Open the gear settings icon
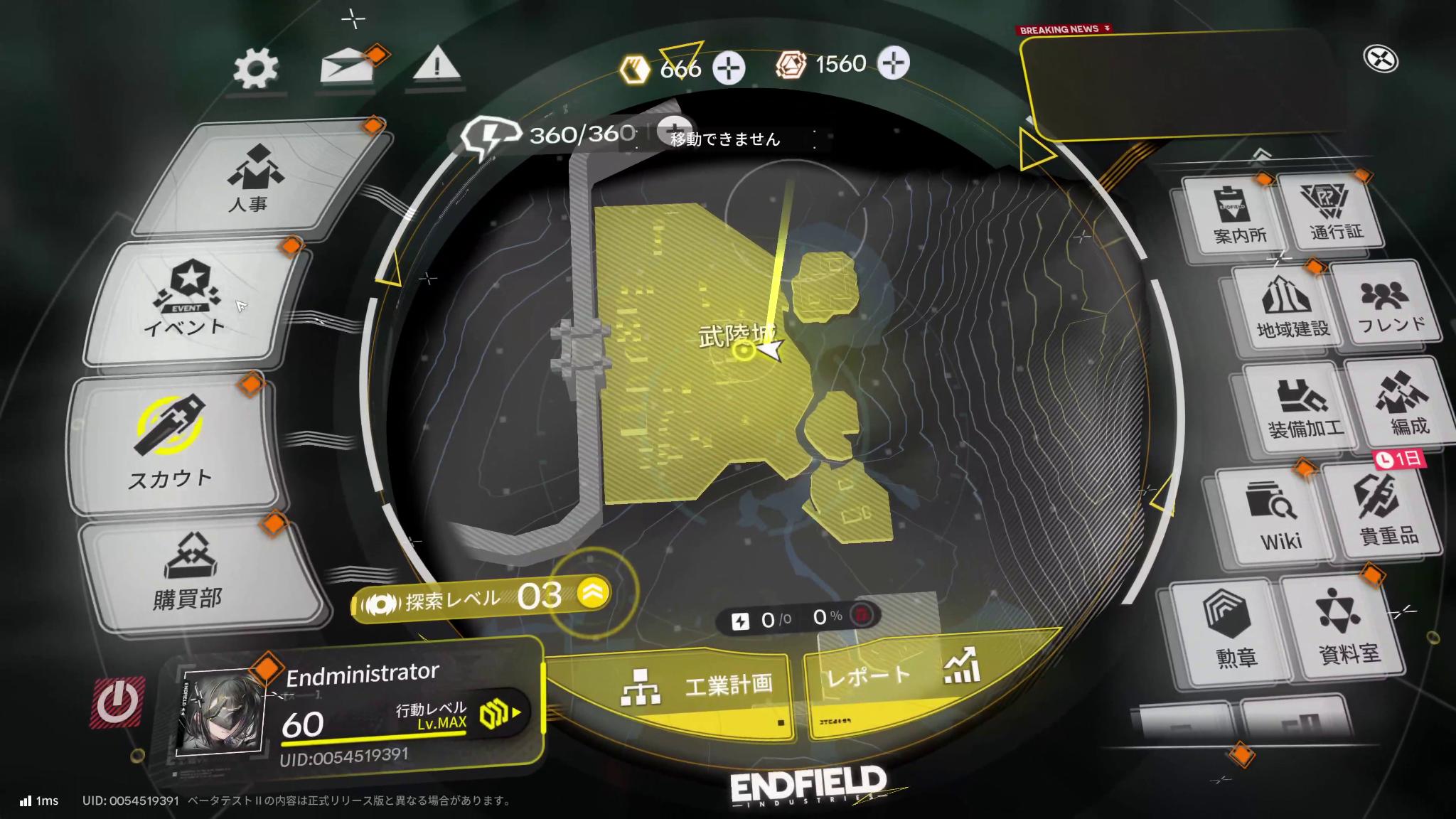Image resolution: width=1456 pixels, height=819 pixels. pos(256,69)
